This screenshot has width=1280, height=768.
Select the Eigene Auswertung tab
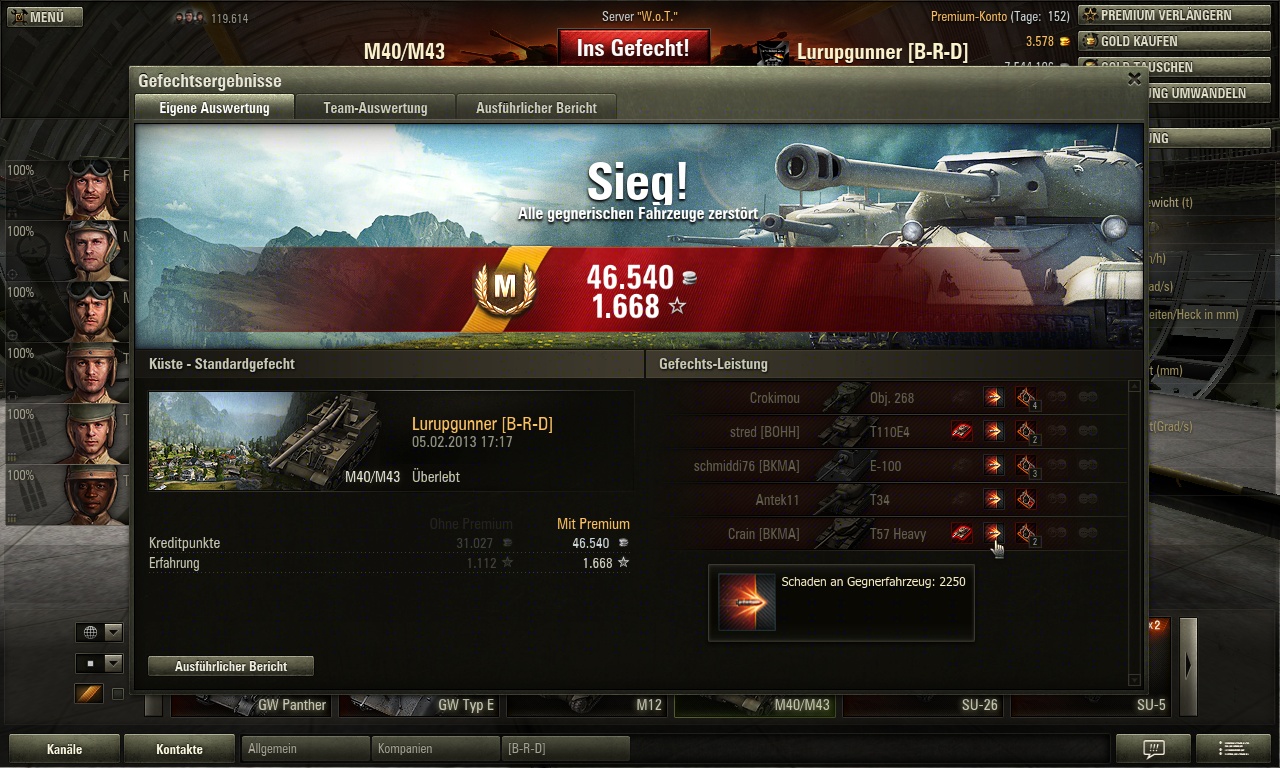coord(214,108)
